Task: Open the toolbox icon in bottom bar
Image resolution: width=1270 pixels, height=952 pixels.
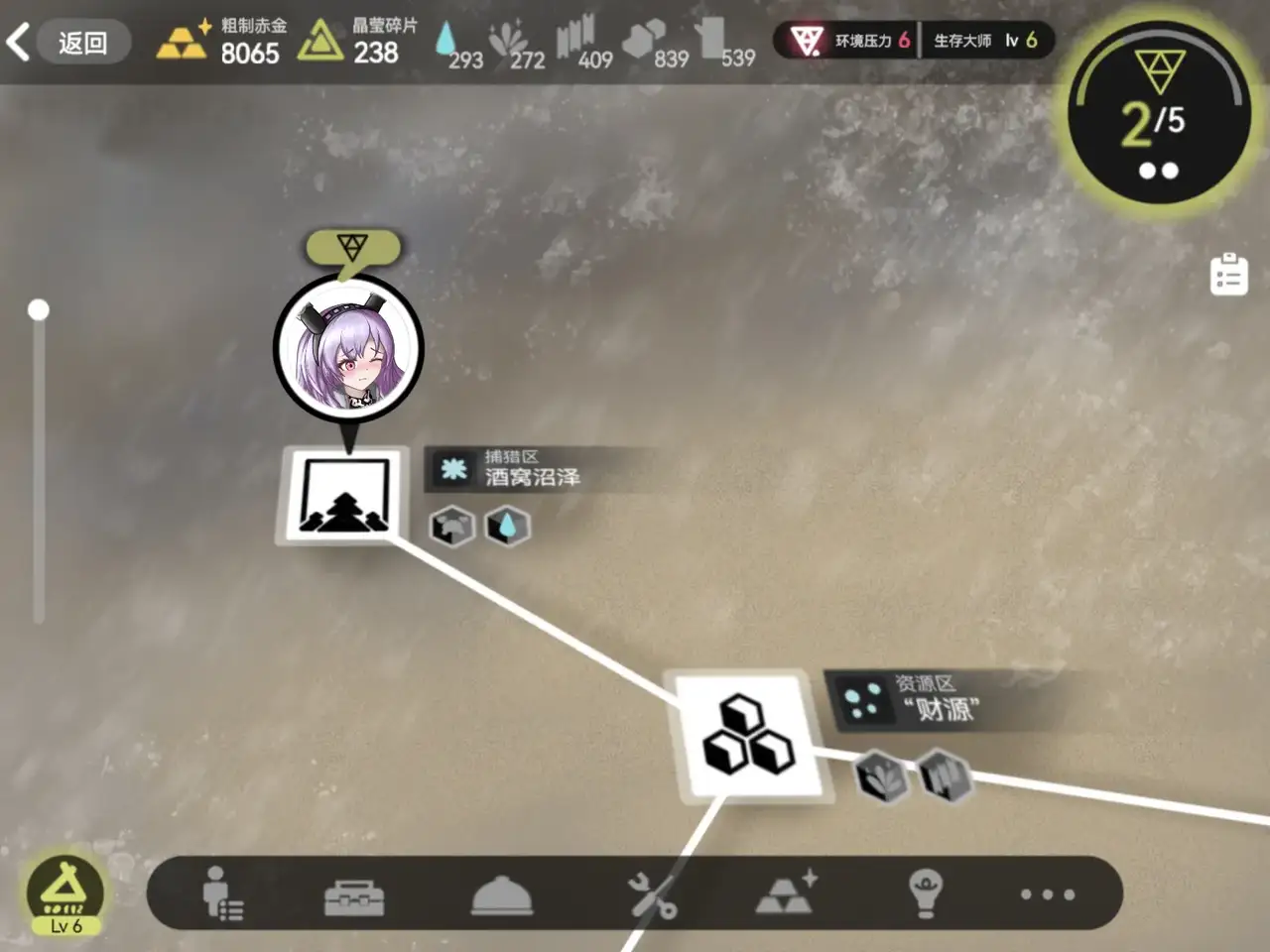Action: click(x=354, y=896)
